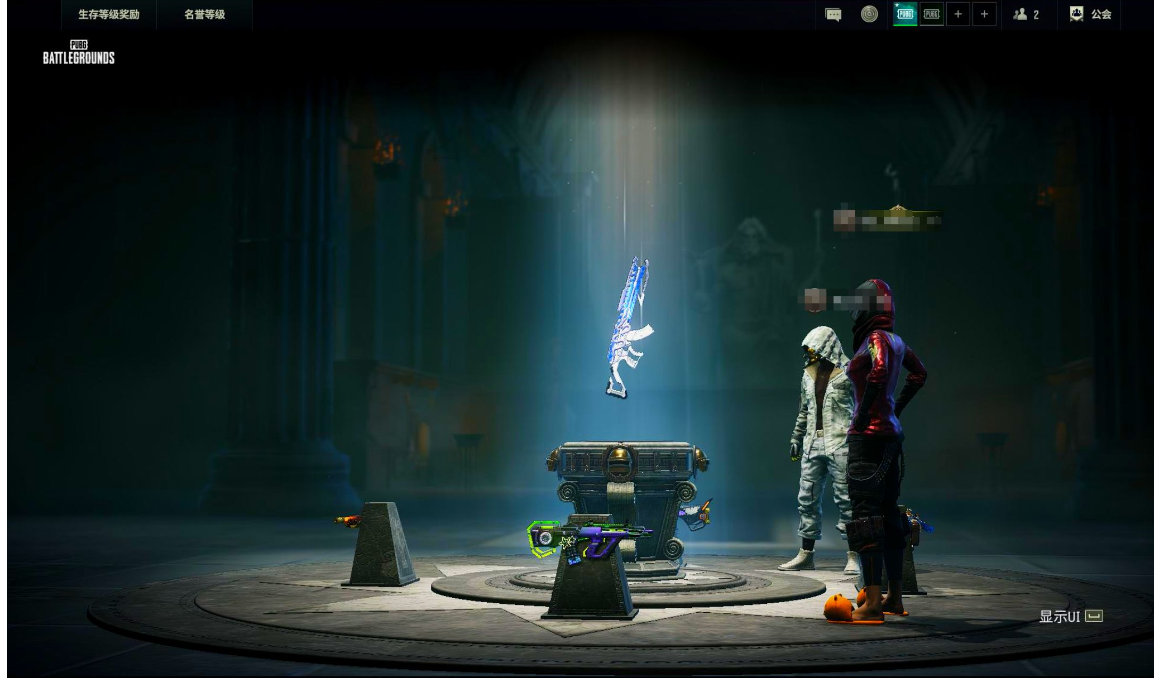The width and height of the screenshot is (1154, 678).
Task: Open the 生存等级奖励 tab
Action: tap(108, 14)
